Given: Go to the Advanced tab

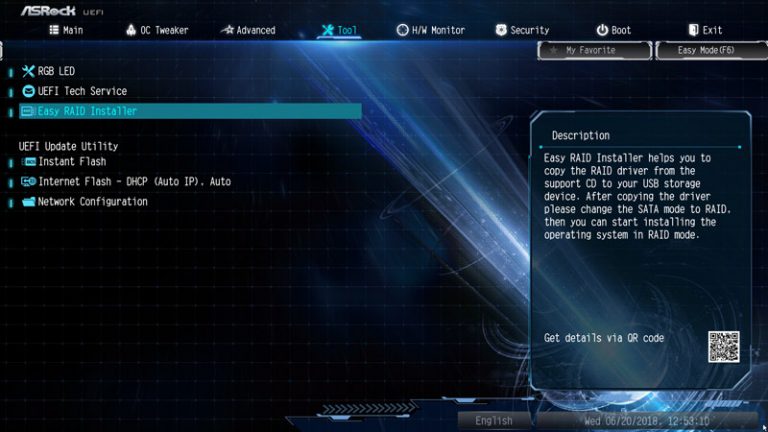Looking at the screenshot, I should coord(248,30).
